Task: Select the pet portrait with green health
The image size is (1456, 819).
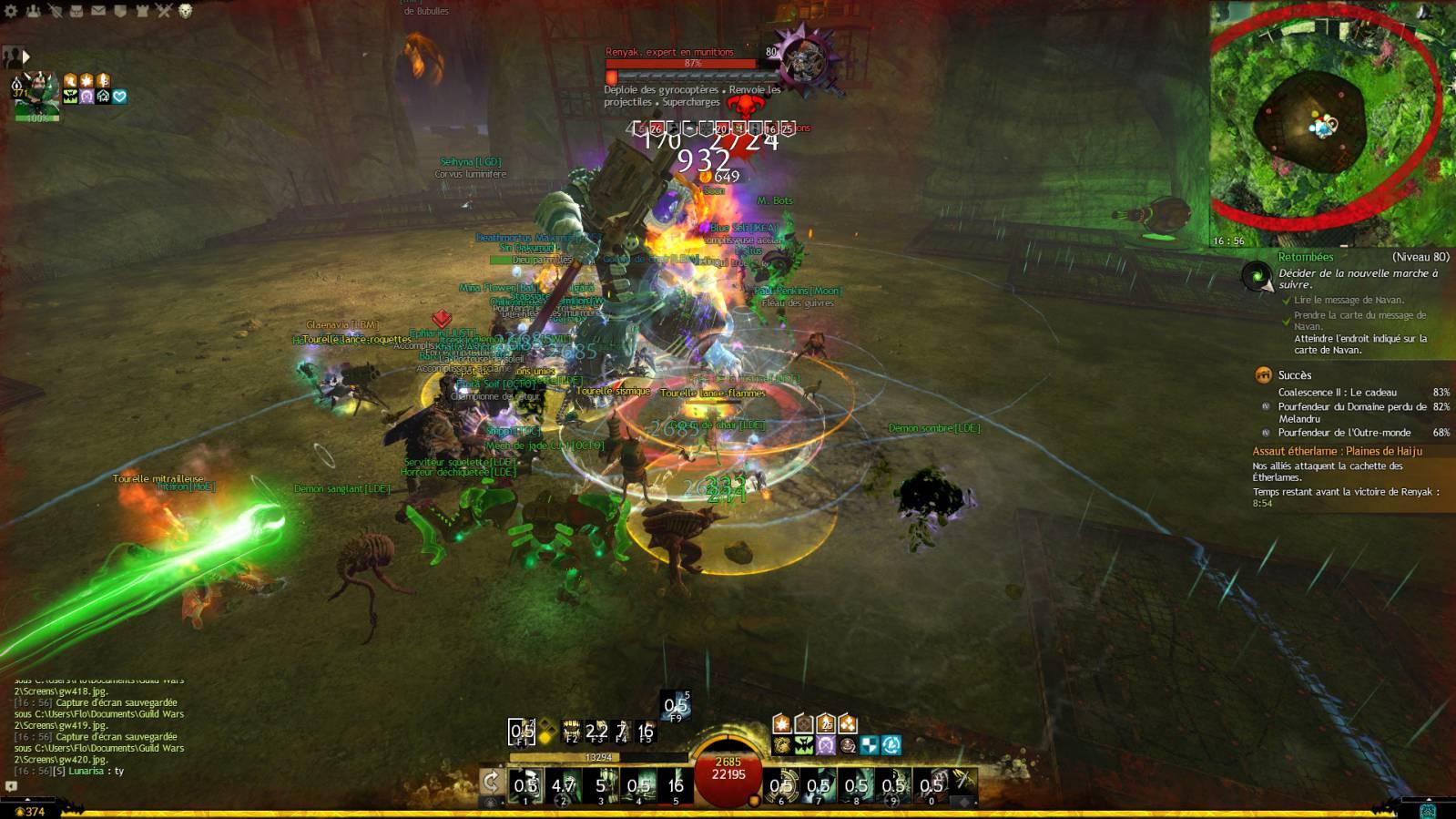Action: pos(36,97)
